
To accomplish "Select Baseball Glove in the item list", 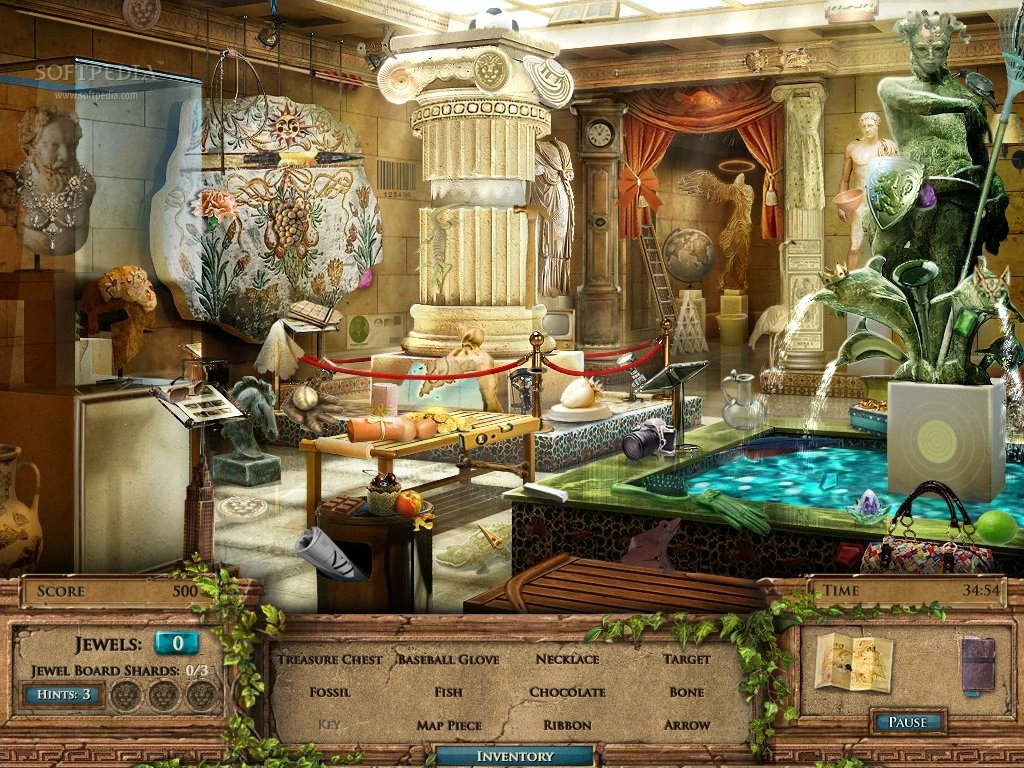I will [448, 659].
